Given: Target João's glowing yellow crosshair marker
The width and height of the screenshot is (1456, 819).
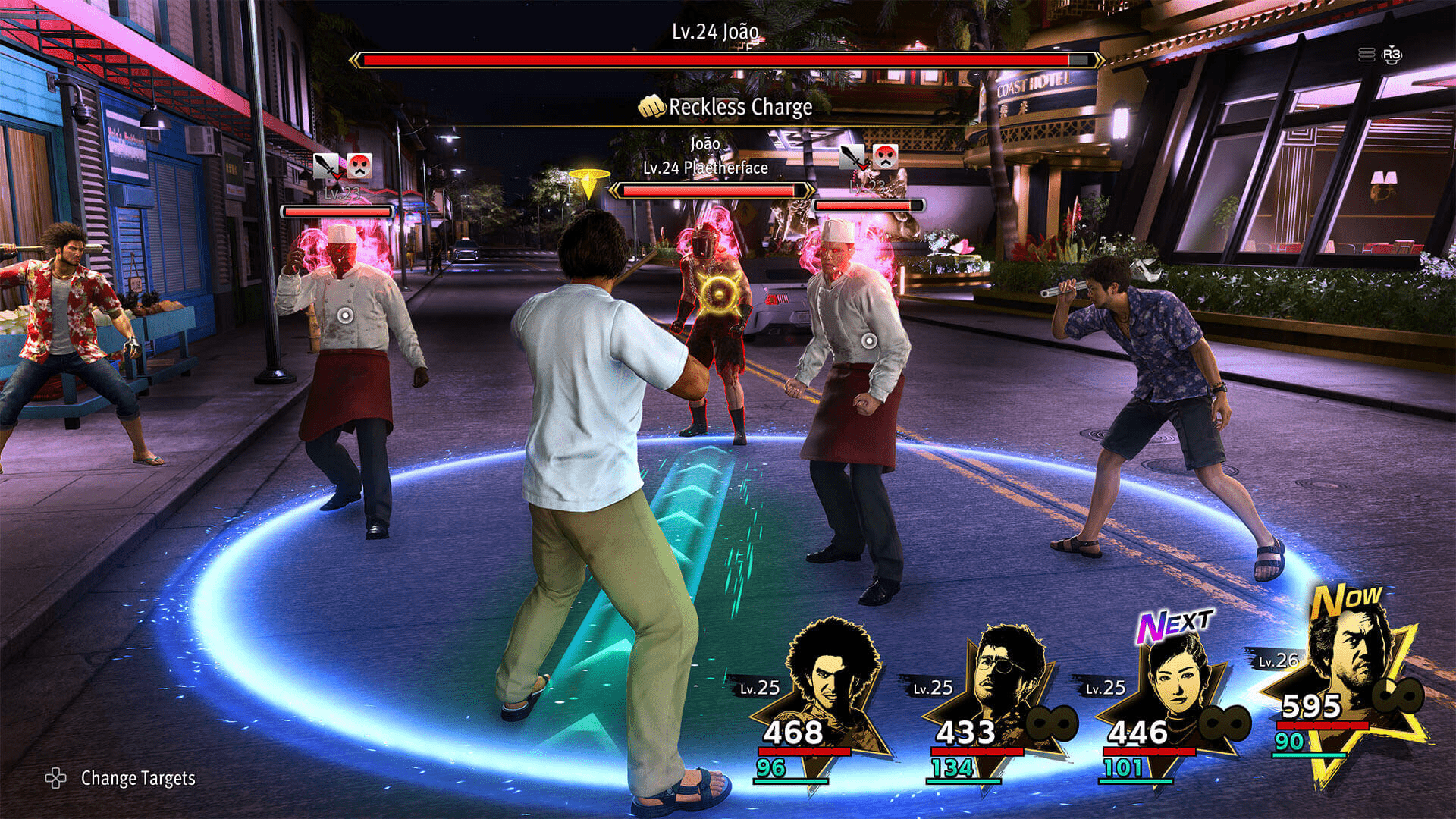Looking at the screenshot, I should click(720, 294).
